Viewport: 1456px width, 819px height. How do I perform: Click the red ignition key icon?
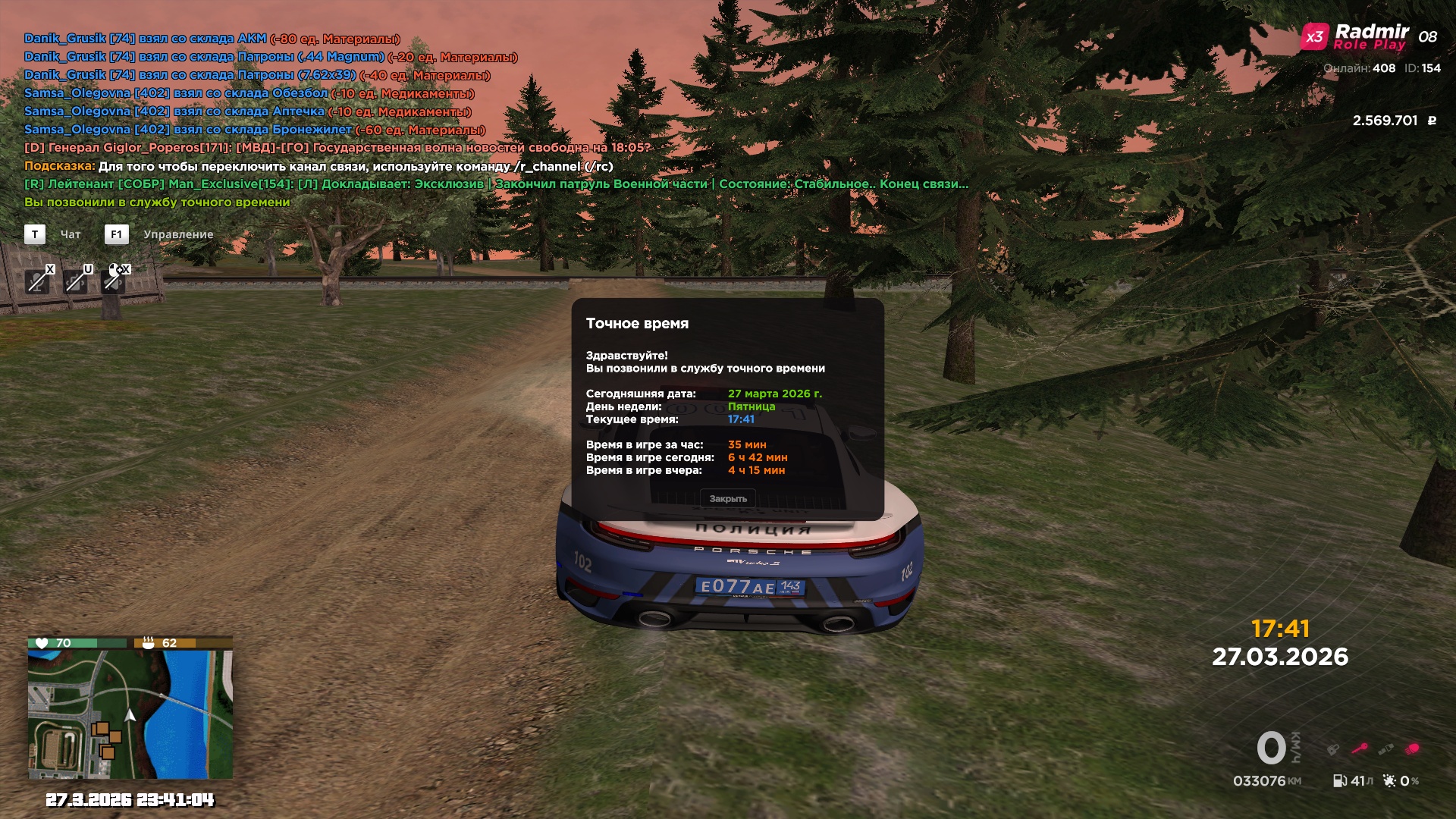pos(1359,748)
